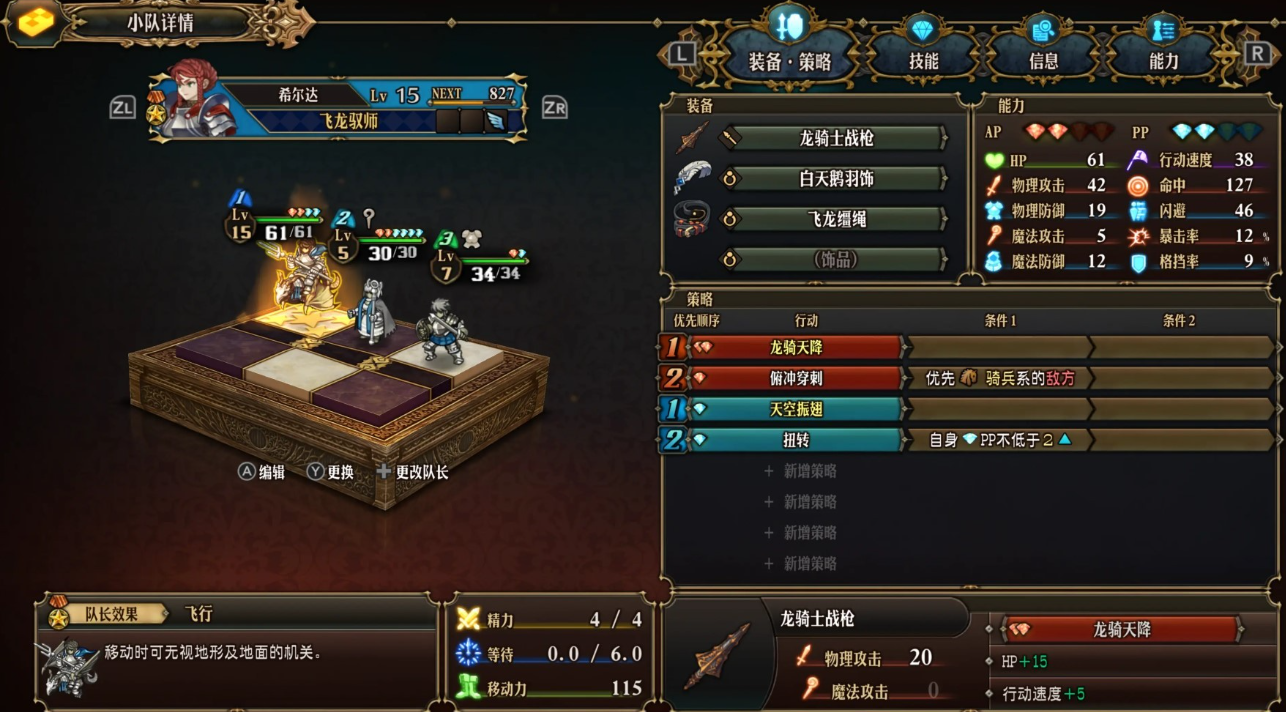Select the empty (饰品) accessory slot

(x=836, y=260)
